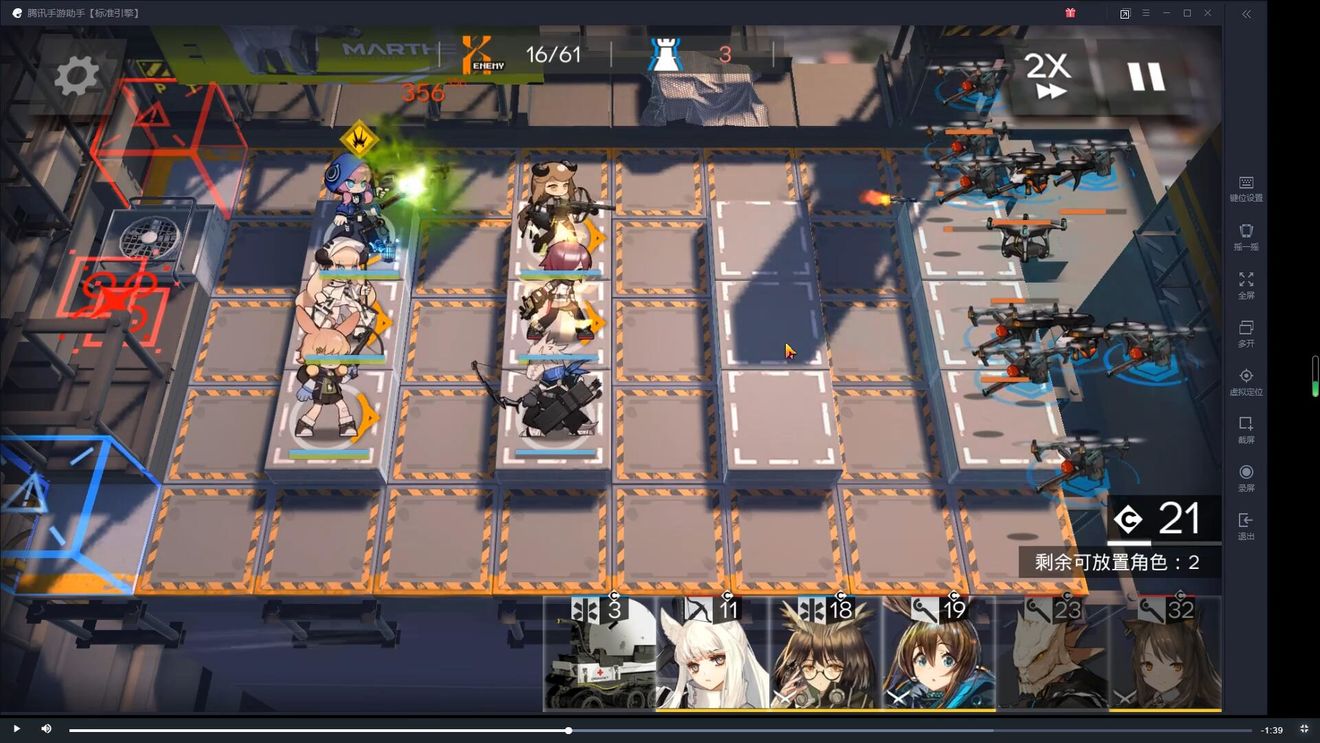Open the emulator key mapping settings (键位设置)

tap(1246, 188)
